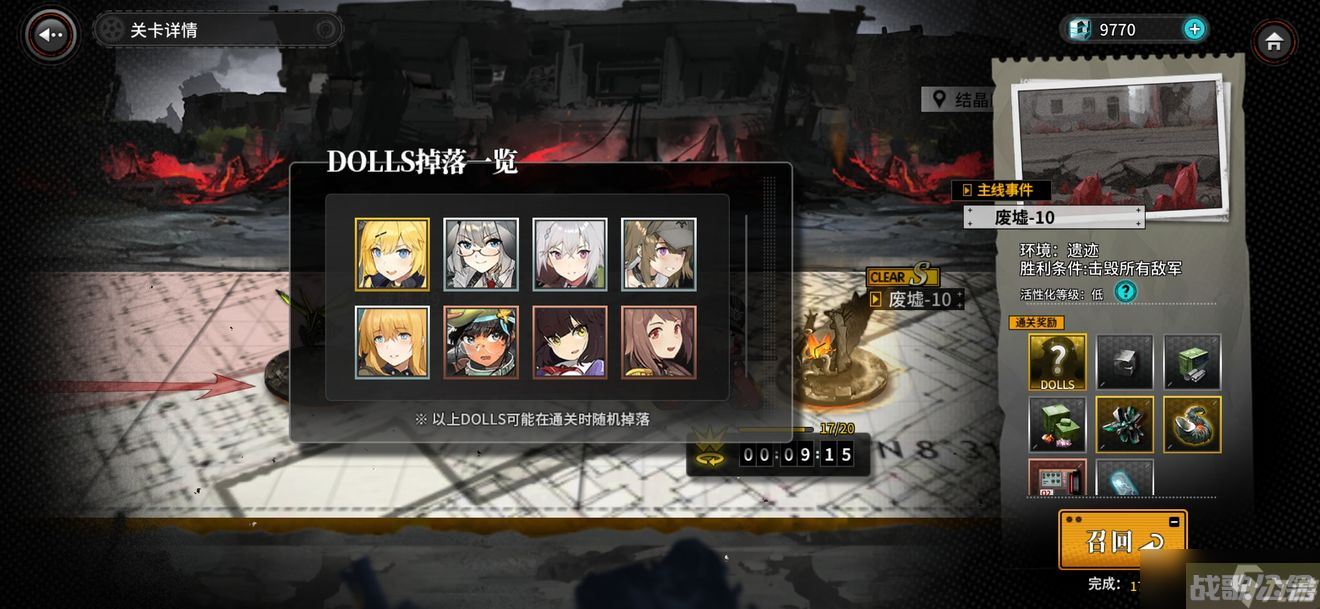Choose the black-haired doll with yellow eyes
The image size is (1320, 609).
pos(570,342)
